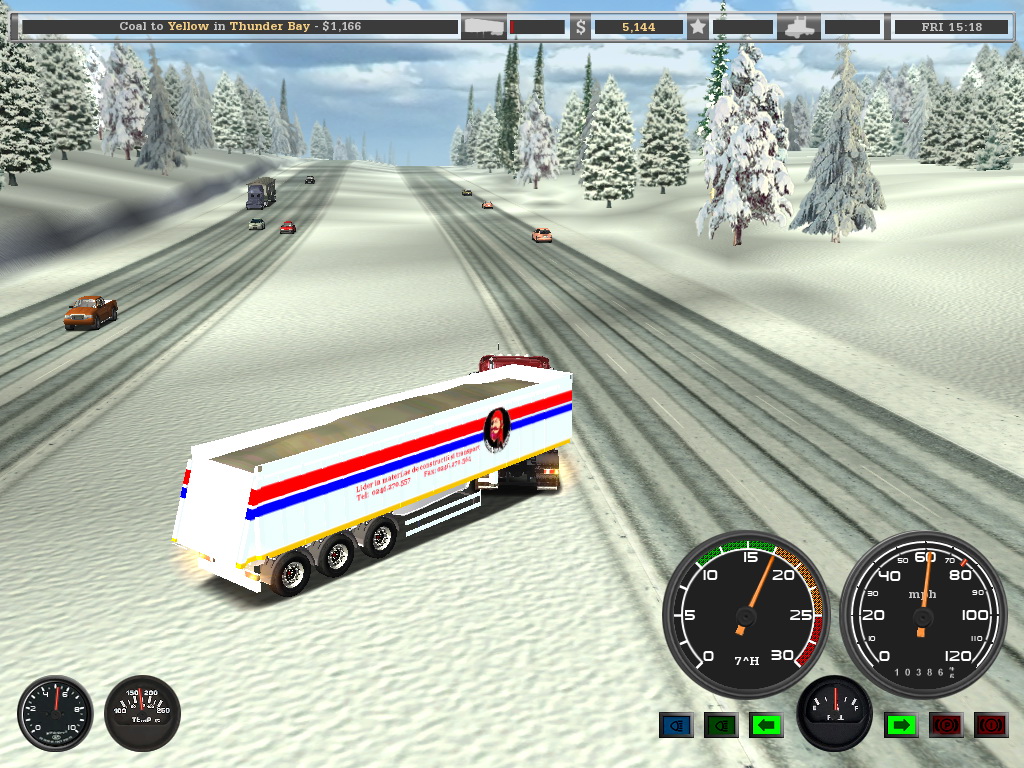Click the star rating icon
The width and height of the screenshot is (1024, 768).
pyautogui.click(x=697, y=27)
